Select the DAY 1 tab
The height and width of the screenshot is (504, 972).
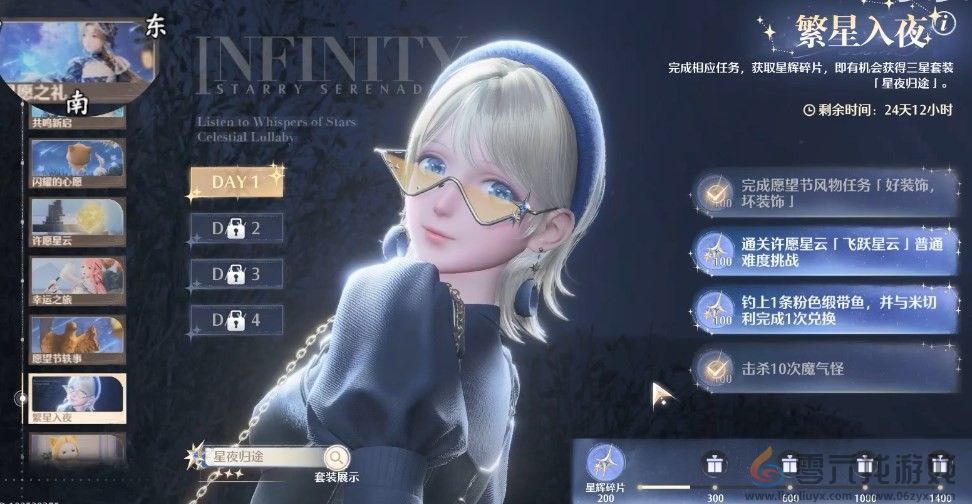(236, 182)
